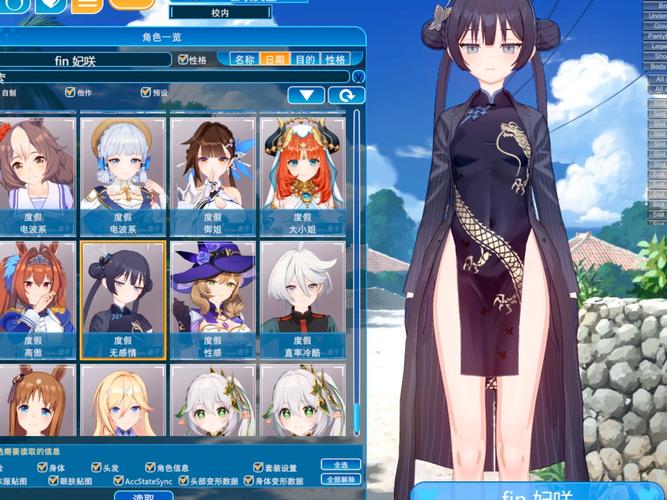This screenshot has height=500, width=667.
Task: Choose the 目的 sort tab
Action: coord(305,60)
